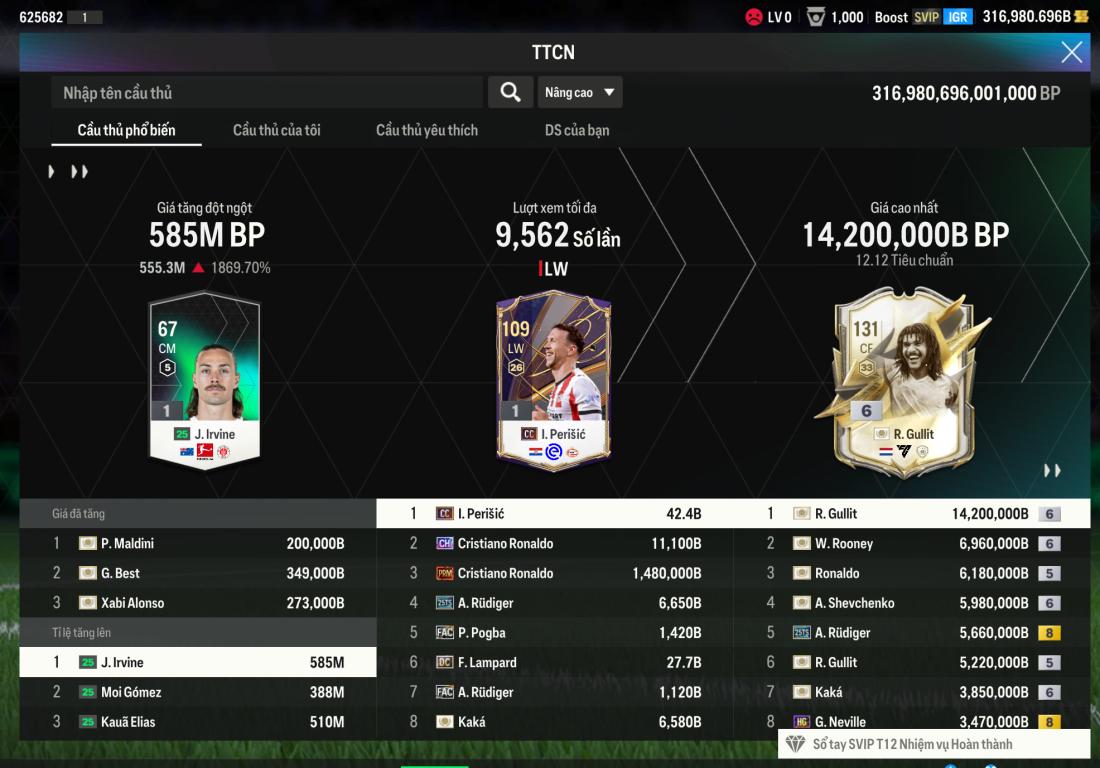
Task: Select the Cầu thủ phổ biến tab
Action: click(x=126, y=130)
